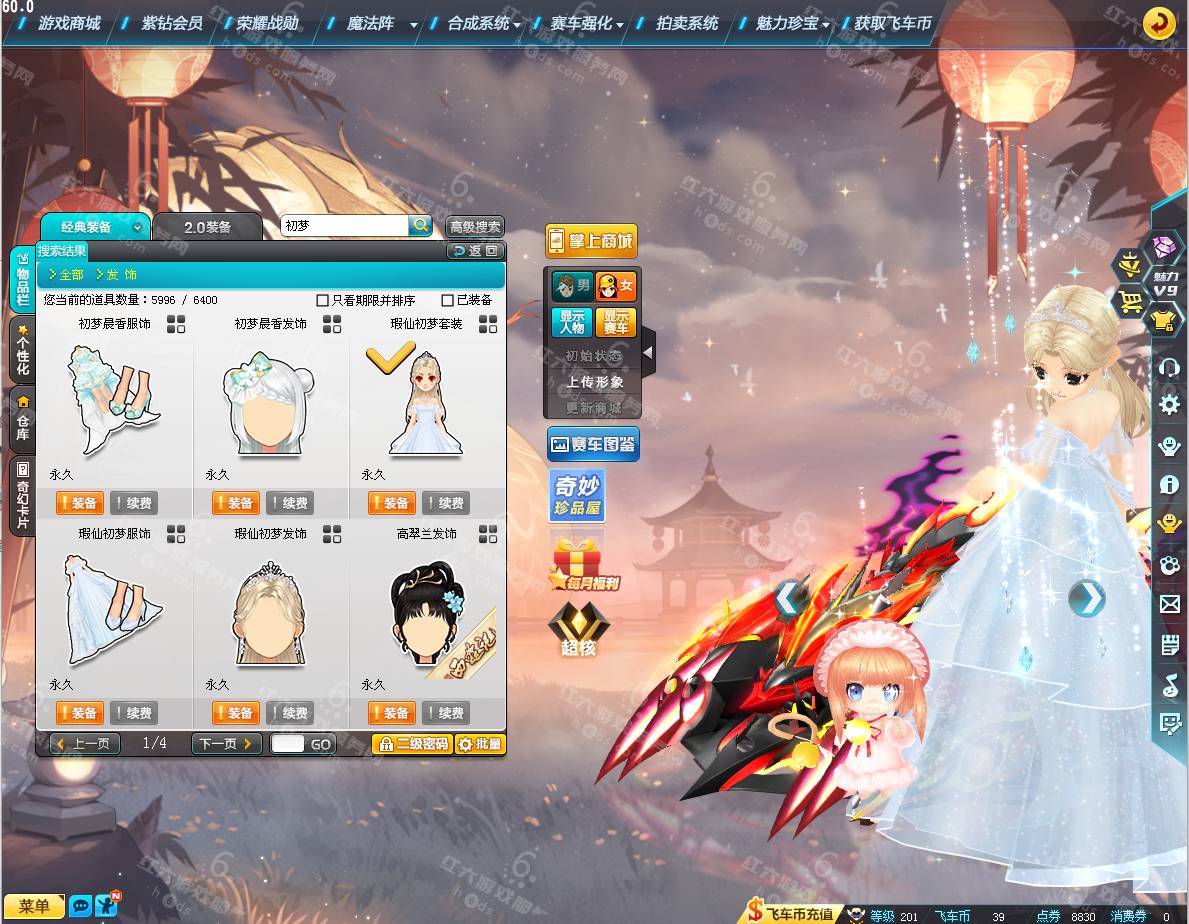Open the 菜单 menu button

point(34,906)
